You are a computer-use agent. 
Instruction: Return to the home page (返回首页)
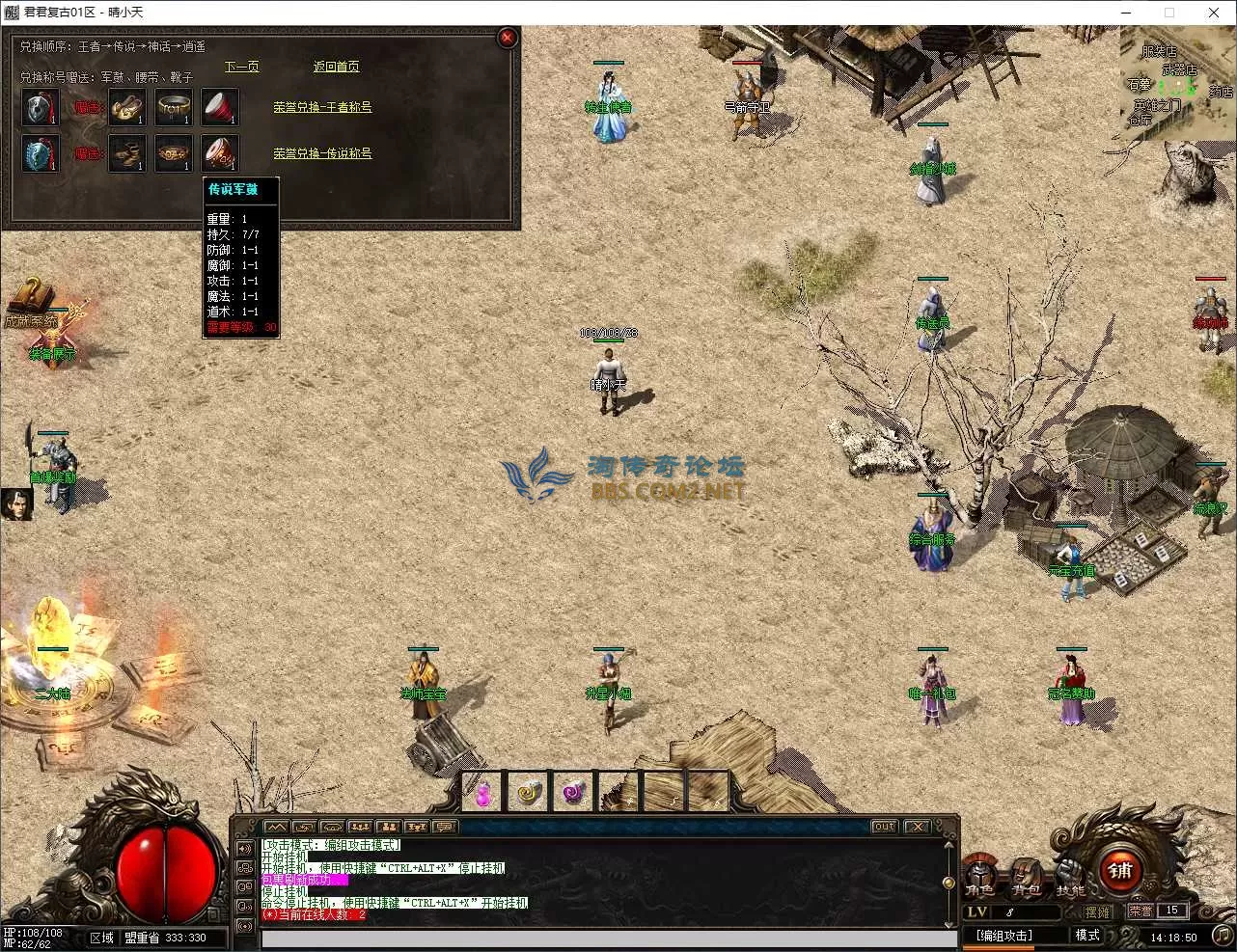pyautogui.click(x=336, y=67)
